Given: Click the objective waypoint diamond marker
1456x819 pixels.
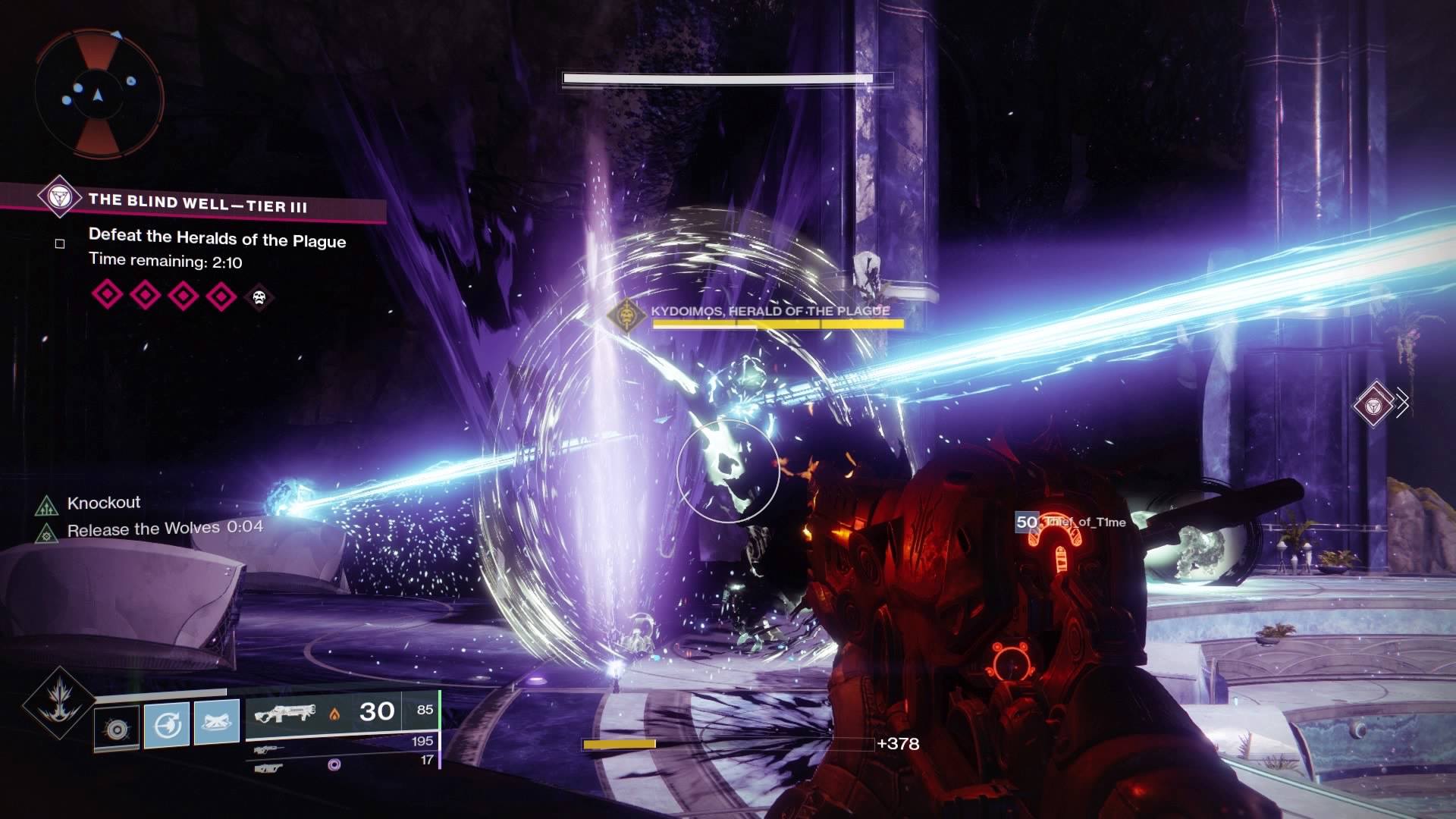Looking at the screenshot, I should (1373, 404).
